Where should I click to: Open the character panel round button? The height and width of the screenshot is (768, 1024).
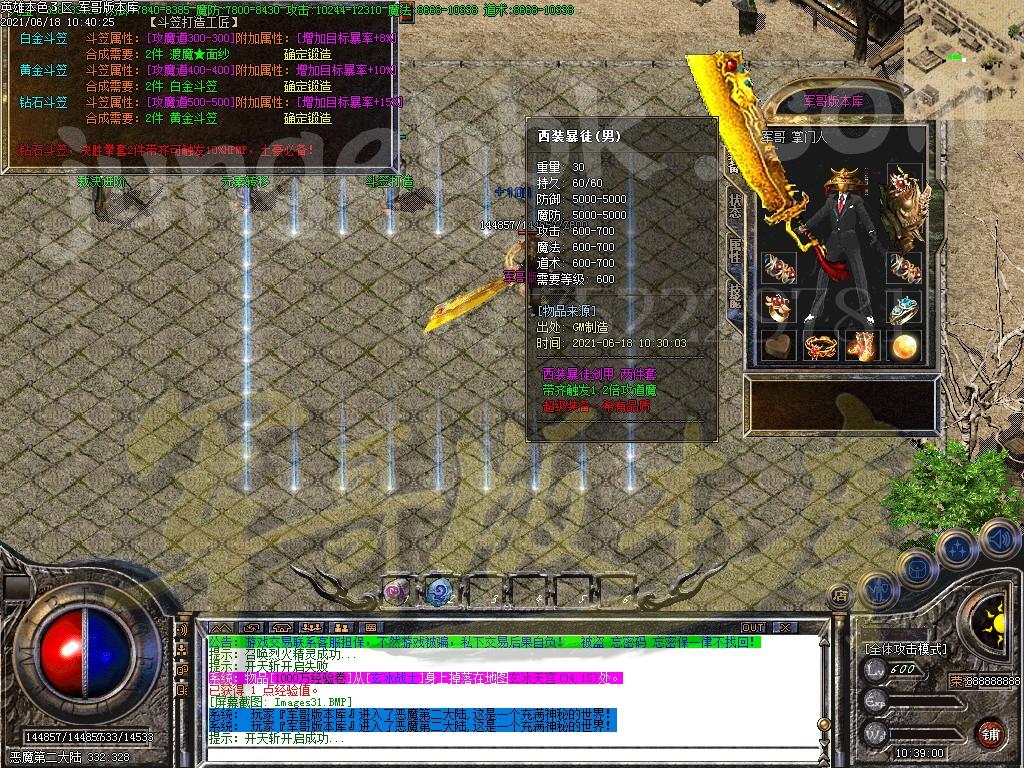(x=878, y=590)
